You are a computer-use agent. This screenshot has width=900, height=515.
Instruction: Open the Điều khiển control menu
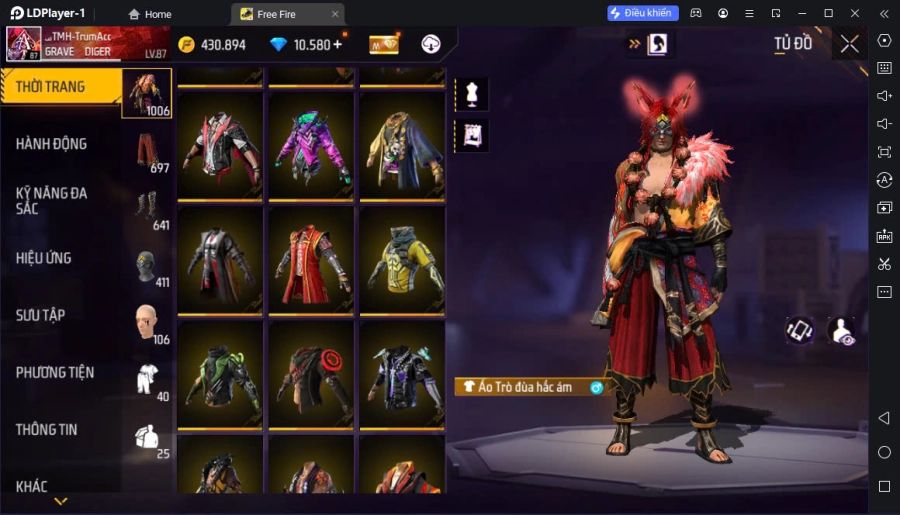[x=643, y=13]
